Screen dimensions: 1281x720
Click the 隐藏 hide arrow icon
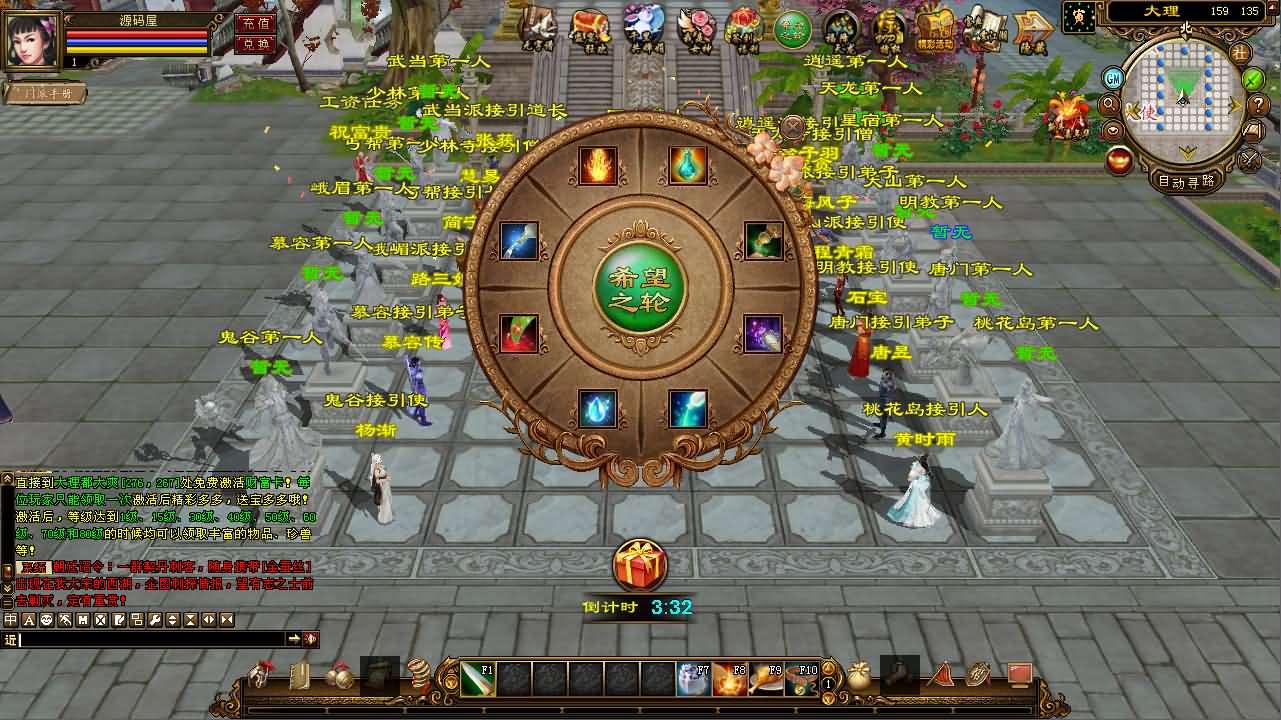1033,30
